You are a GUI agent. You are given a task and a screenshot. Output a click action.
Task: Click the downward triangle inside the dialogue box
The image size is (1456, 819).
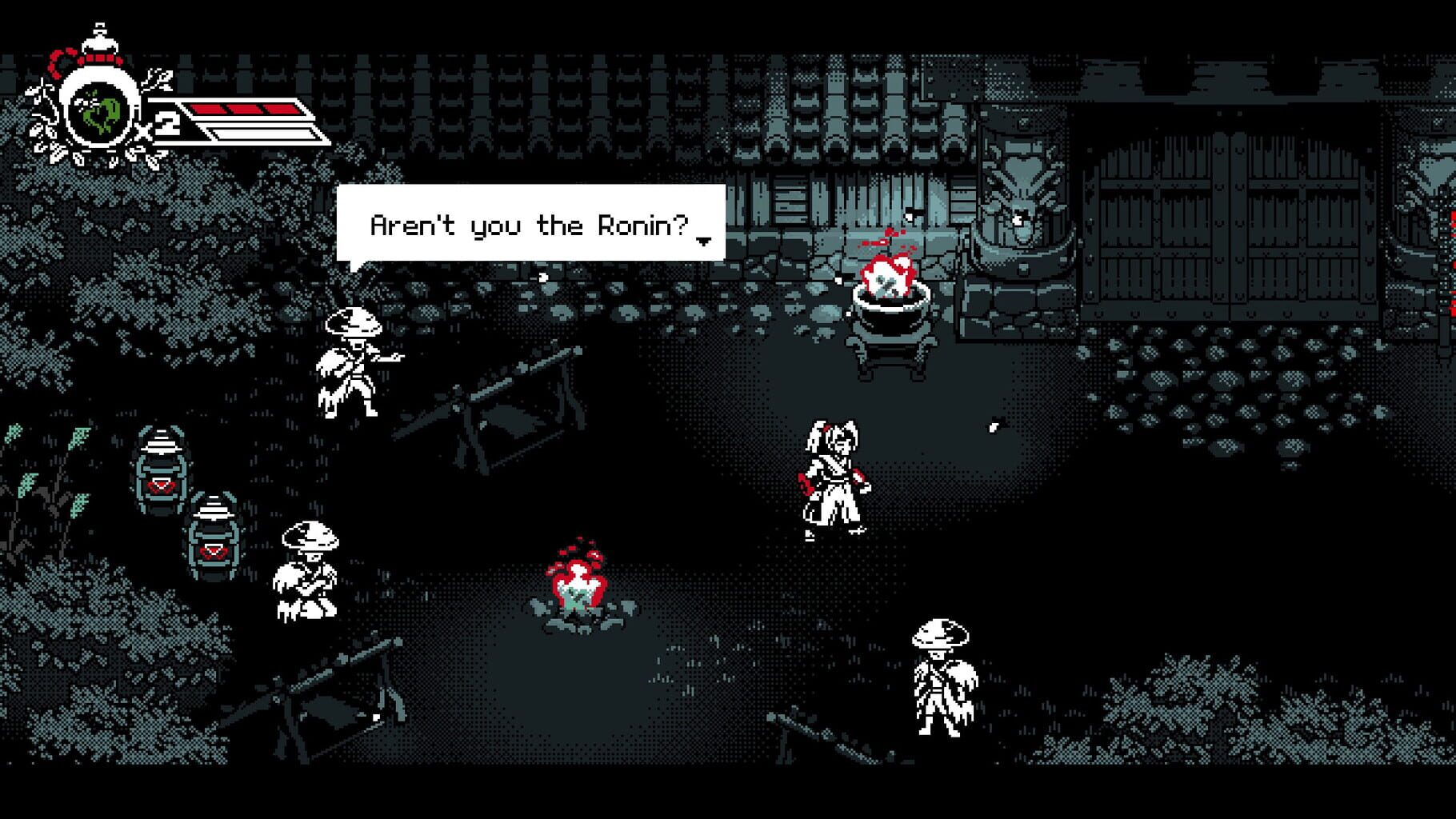pyautogui.click(x=704, y=242)
